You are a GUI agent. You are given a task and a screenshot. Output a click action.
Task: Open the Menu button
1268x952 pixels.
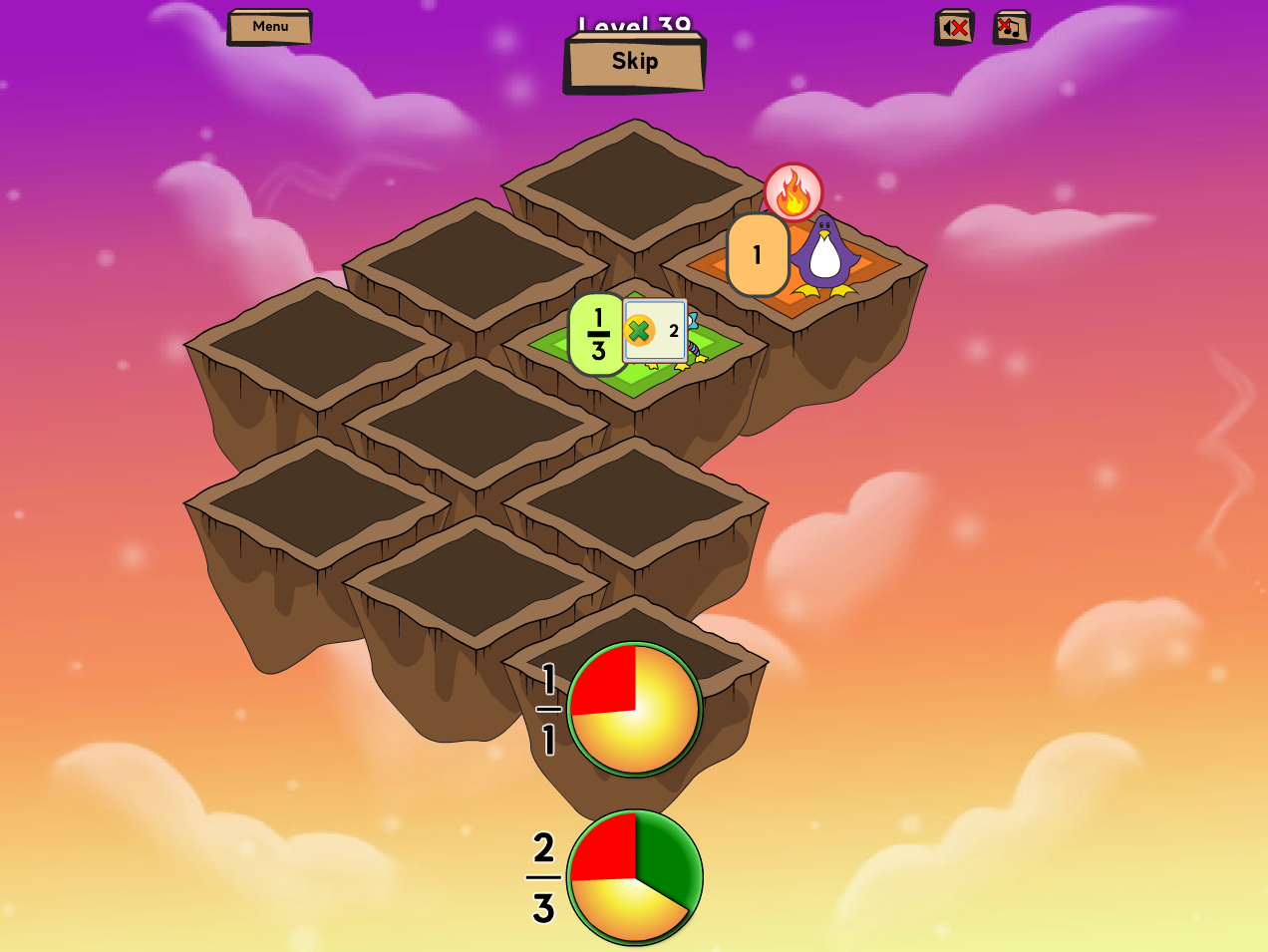click(269, 27)
